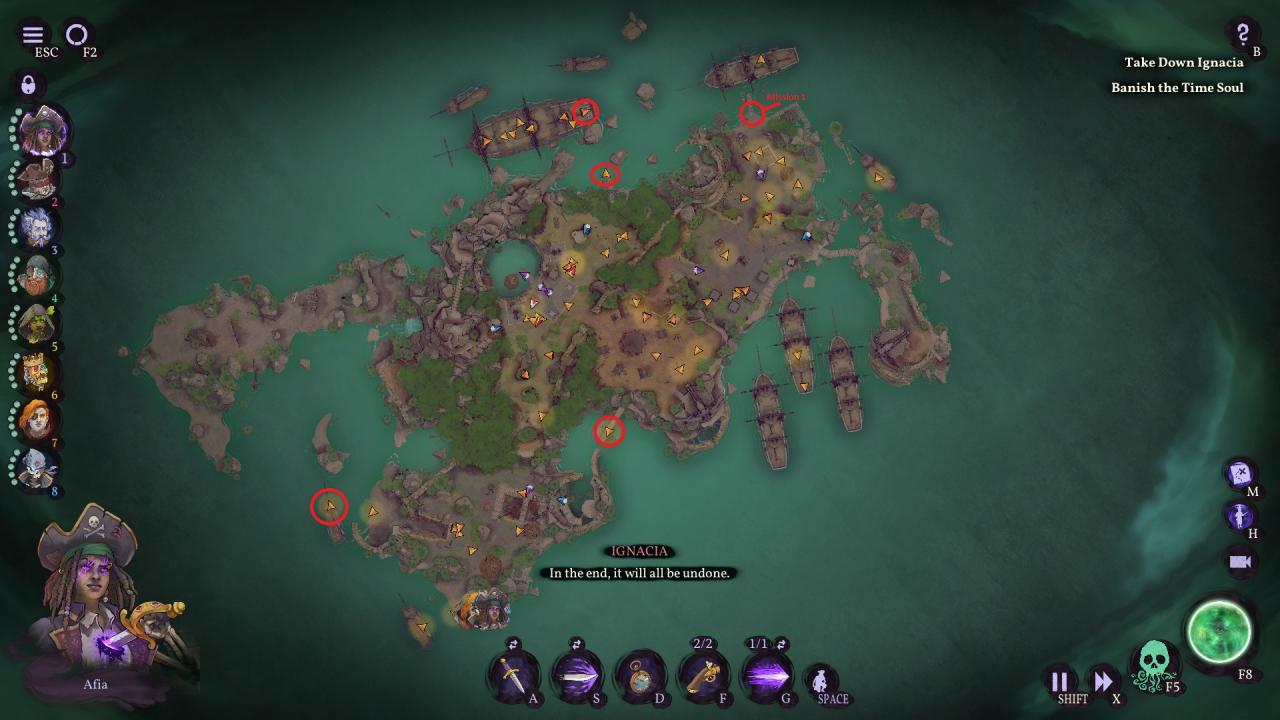Toggle the padlock icon
The height and width of the screenshot is (720, 1280).
[x=28, y=84]
